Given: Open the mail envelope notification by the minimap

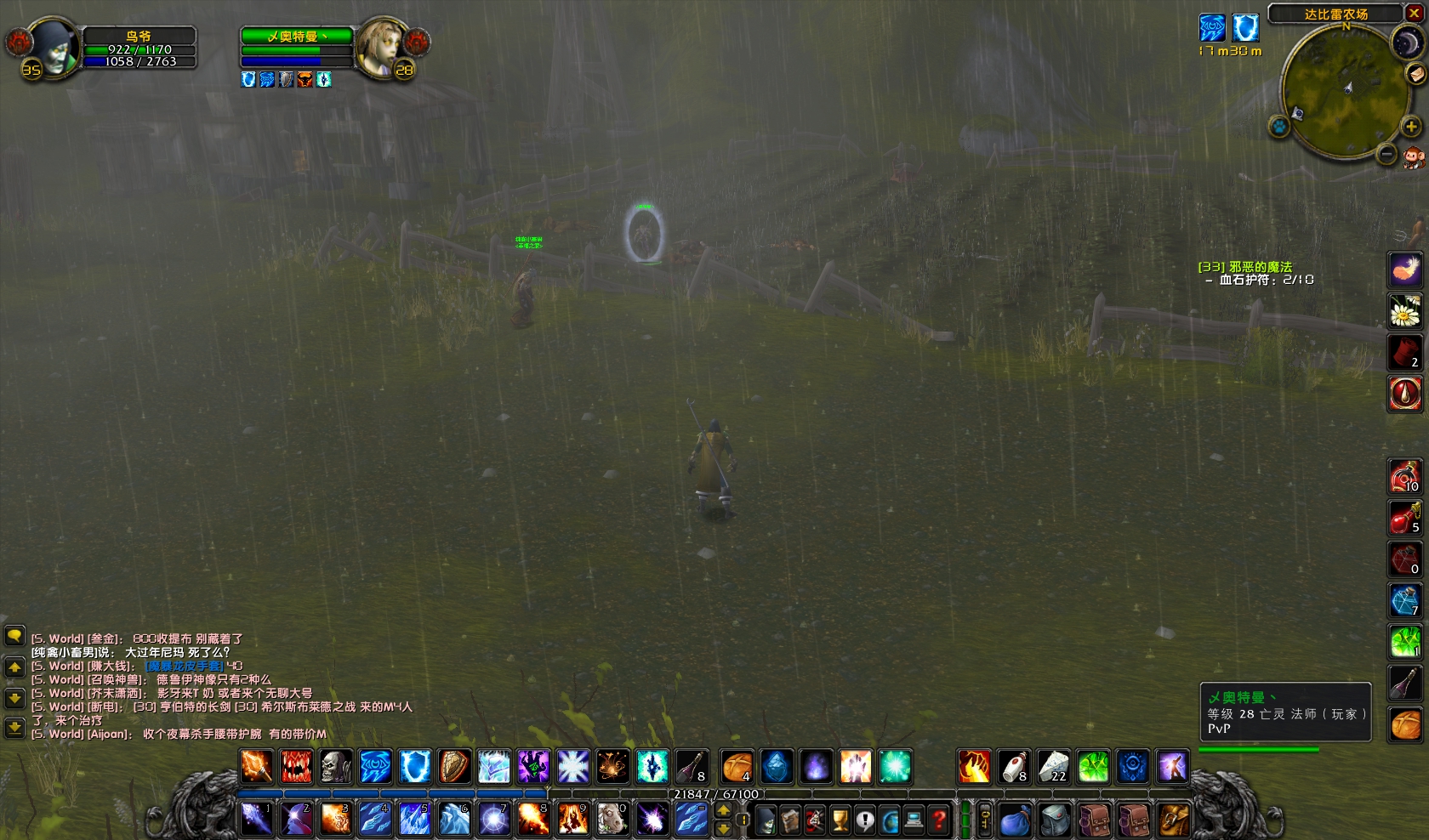Looking at the screenshot, I should tap(1417, 75).
